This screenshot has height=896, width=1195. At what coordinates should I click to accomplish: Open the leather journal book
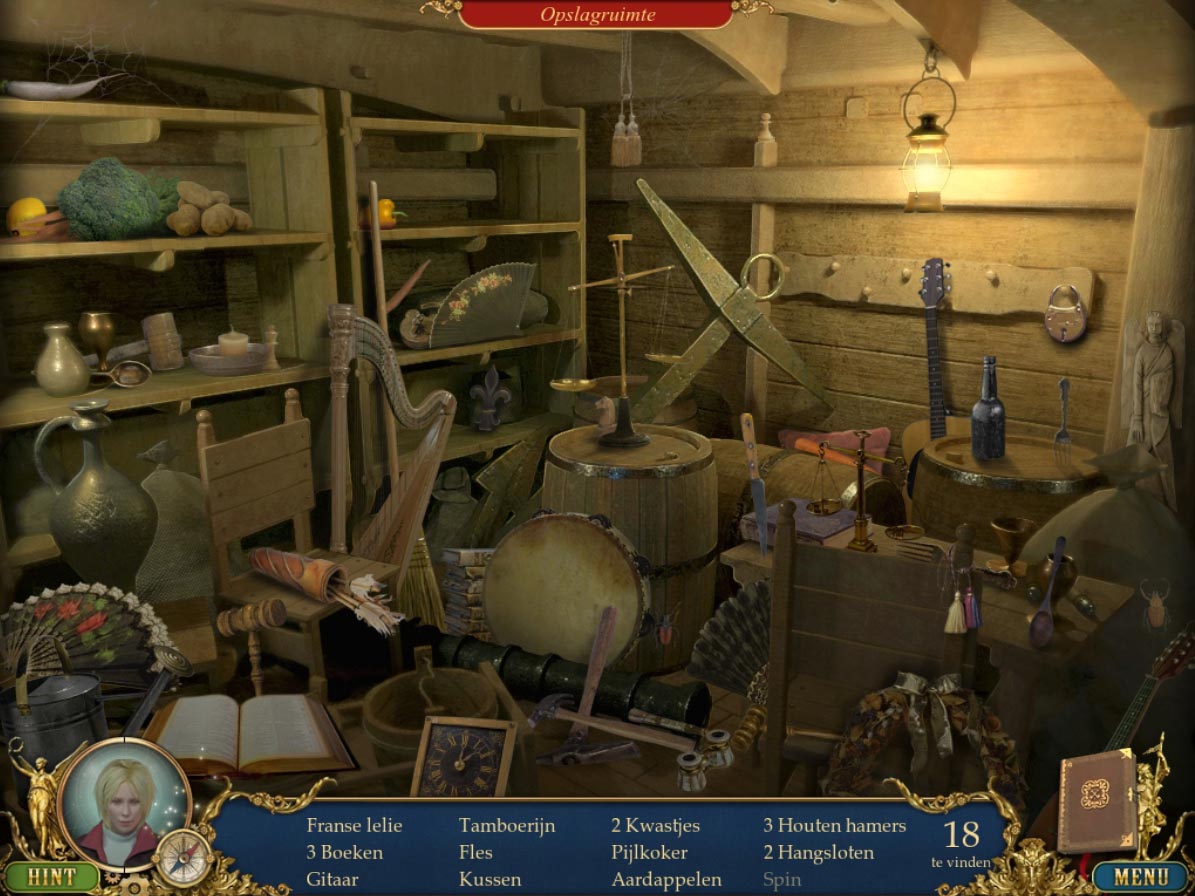pos(1097,800)
